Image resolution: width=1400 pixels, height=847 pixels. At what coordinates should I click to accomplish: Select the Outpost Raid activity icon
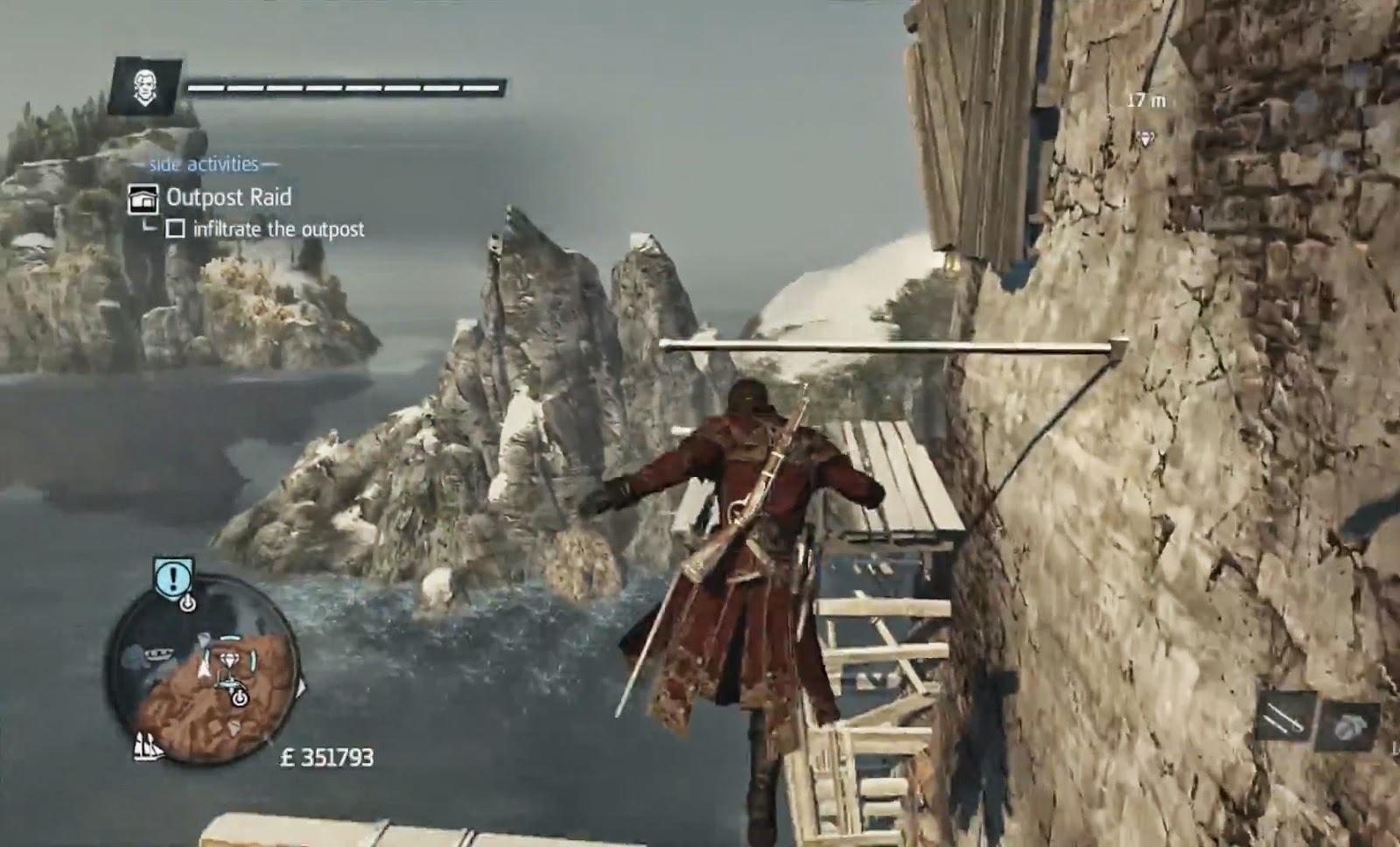point(143,199)
